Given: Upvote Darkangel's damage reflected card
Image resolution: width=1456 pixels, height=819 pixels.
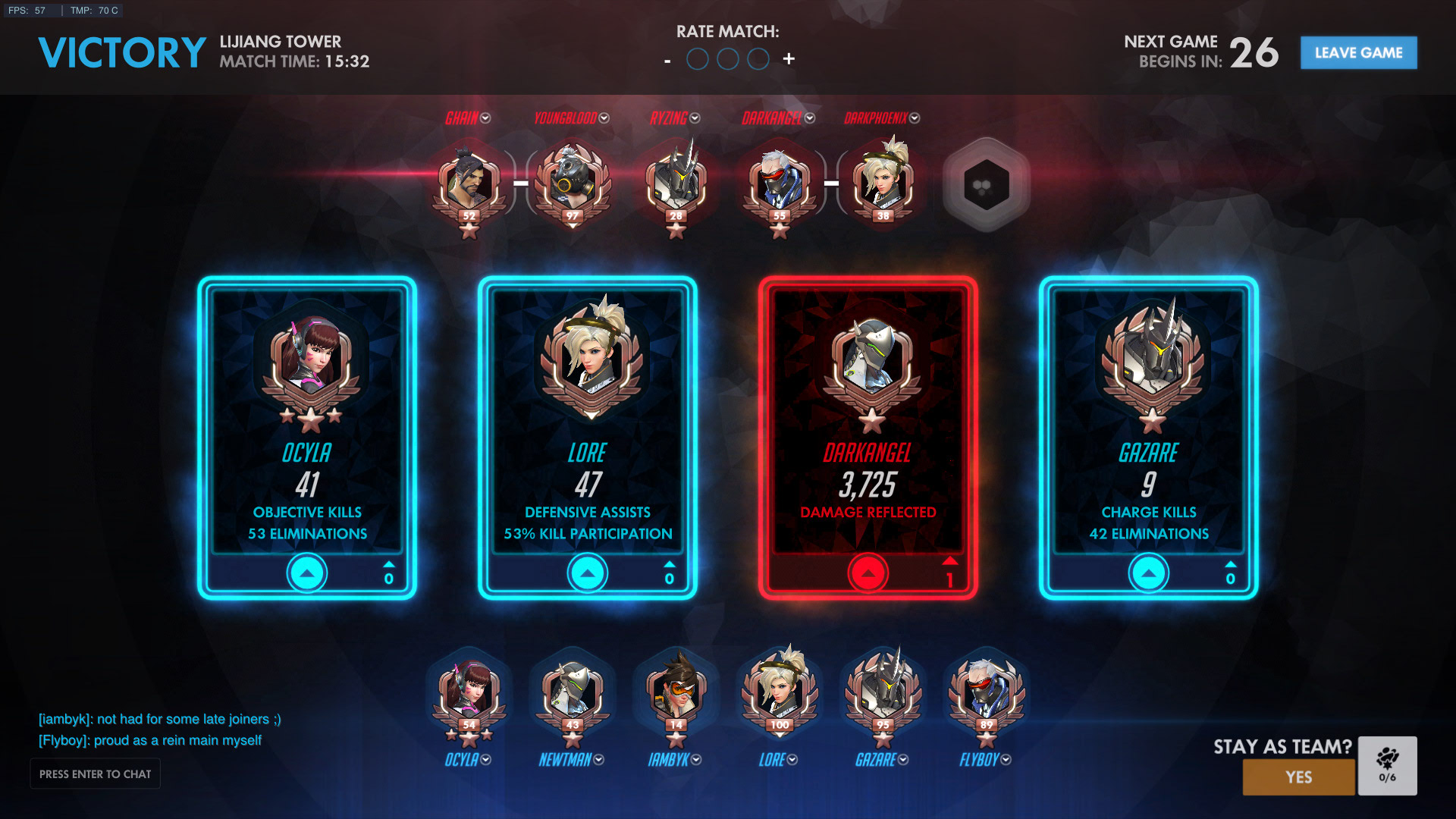Looking at the screenshot, I should pos(868,573).
